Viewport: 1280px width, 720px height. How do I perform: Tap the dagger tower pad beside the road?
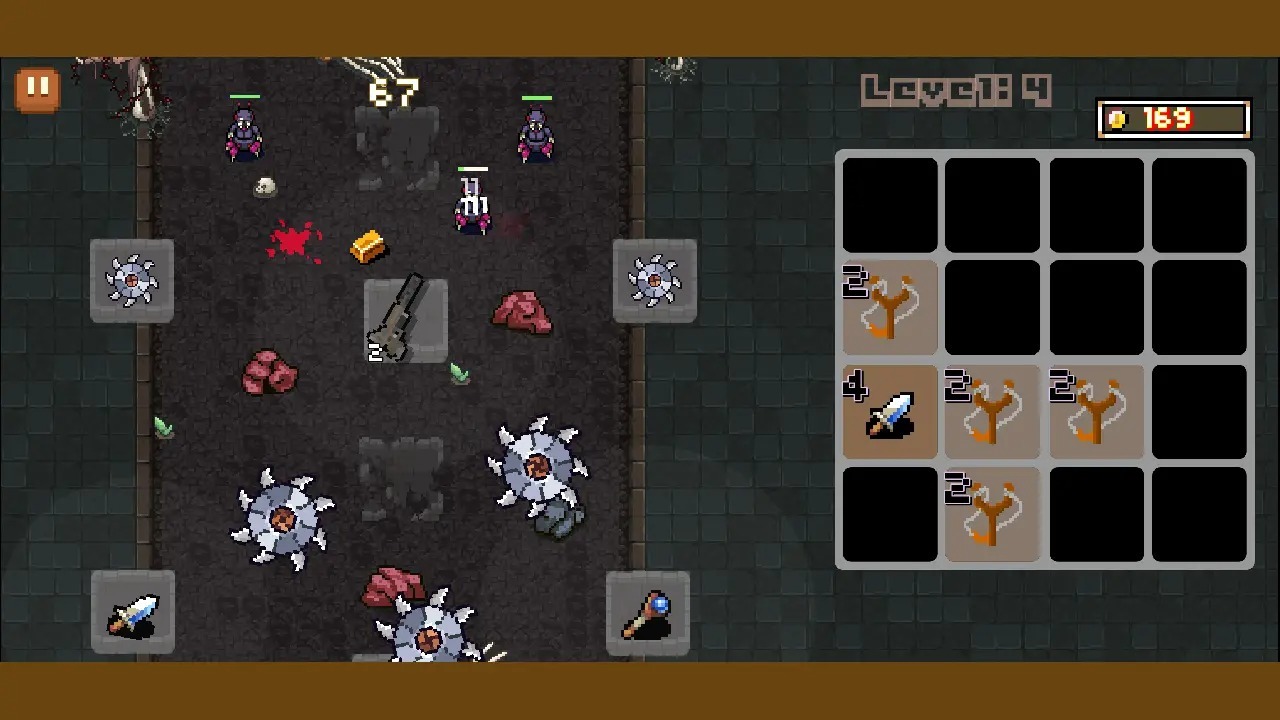pos(133,612)
